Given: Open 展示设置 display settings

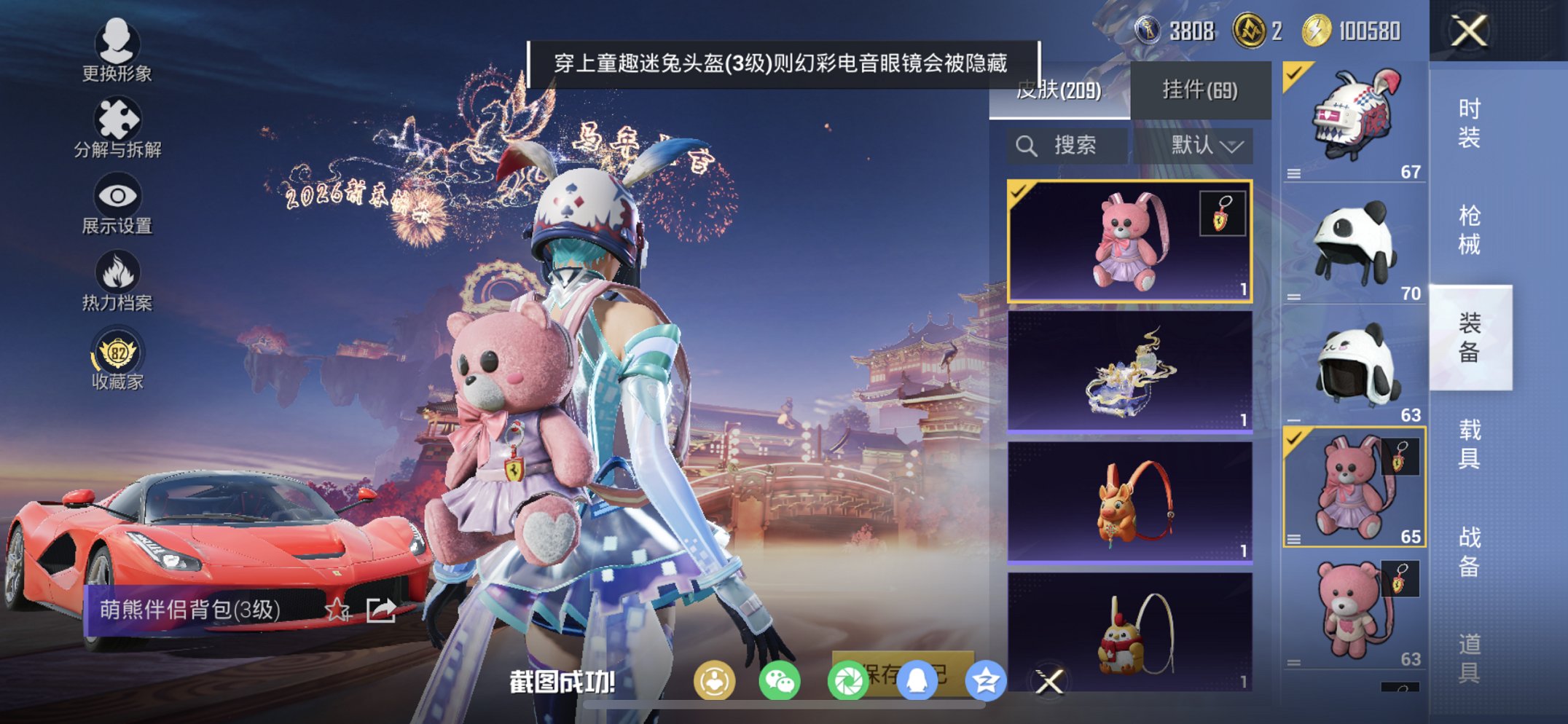Looking at the screenshot, I should click(x=118, y=204).
